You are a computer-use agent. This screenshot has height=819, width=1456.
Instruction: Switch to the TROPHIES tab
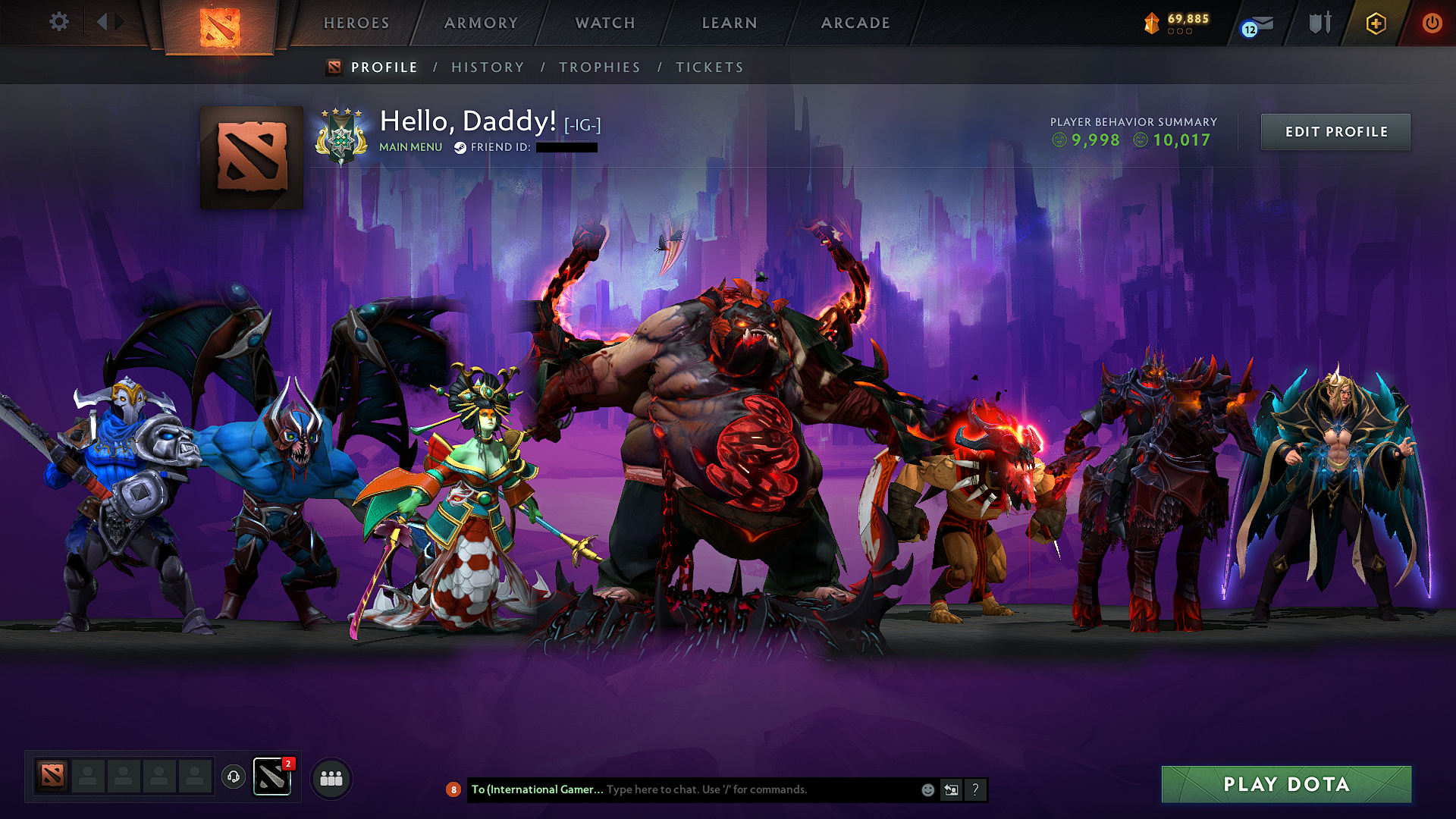click(599, 67)
